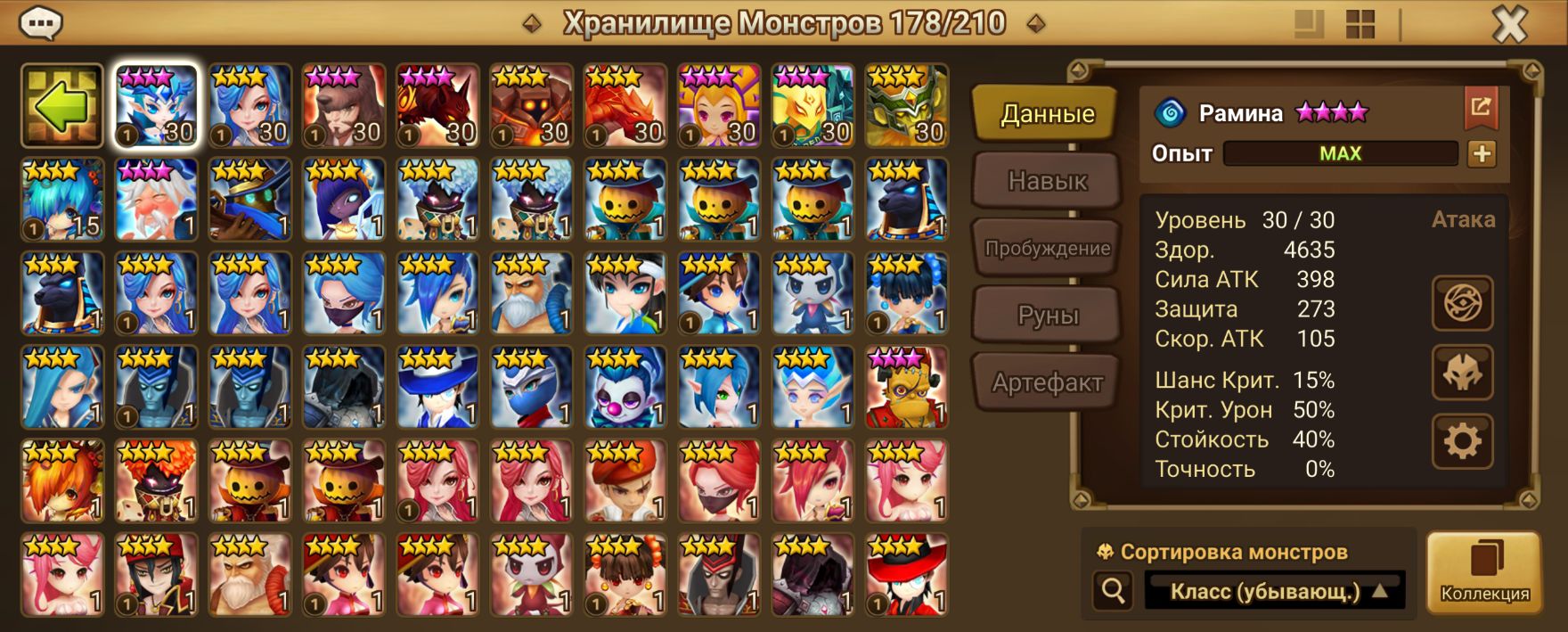The image size is (1568, 632).
Task: Switch to the four-square grid view
Action: (x=1360, y=25)
